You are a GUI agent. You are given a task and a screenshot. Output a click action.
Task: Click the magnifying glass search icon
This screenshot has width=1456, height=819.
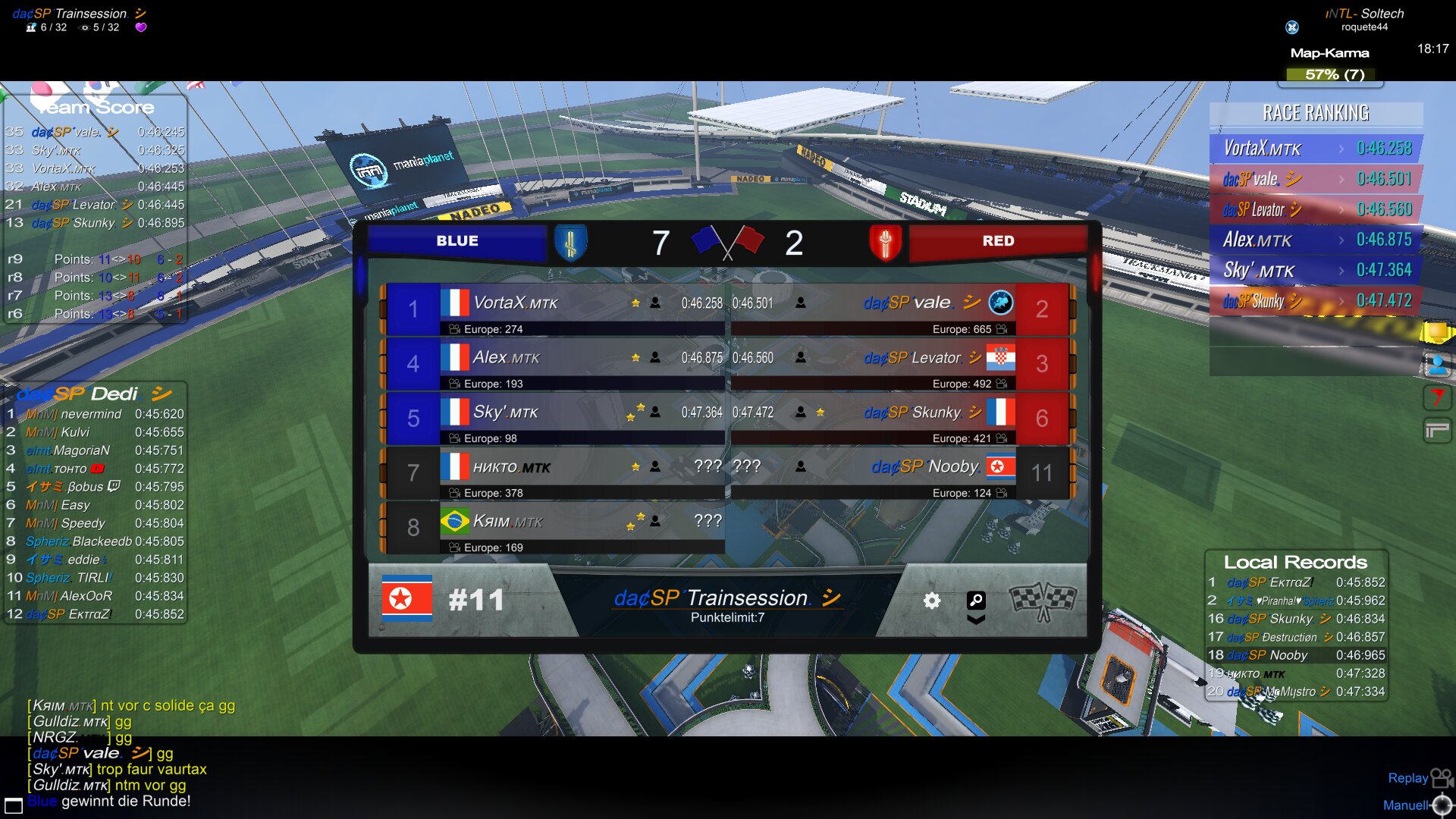[x=976, y=601]
